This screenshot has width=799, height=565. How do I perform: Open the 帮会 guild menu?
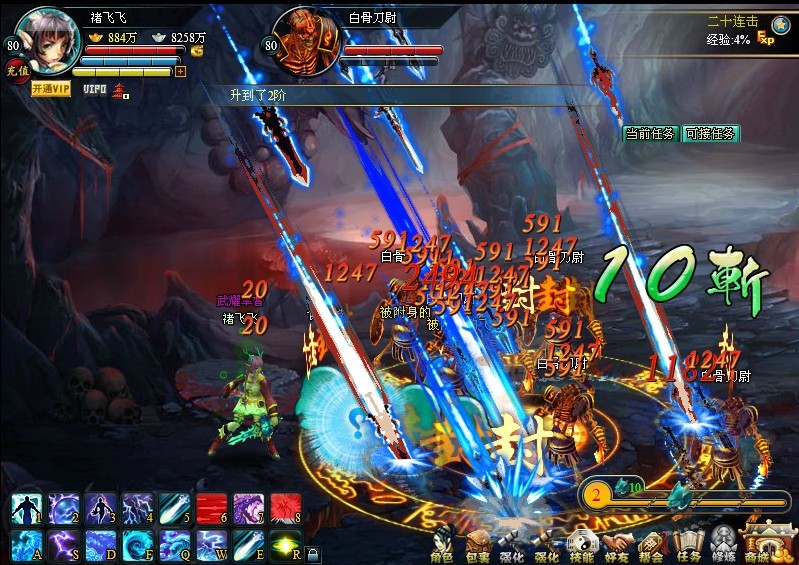click(652, 544)
